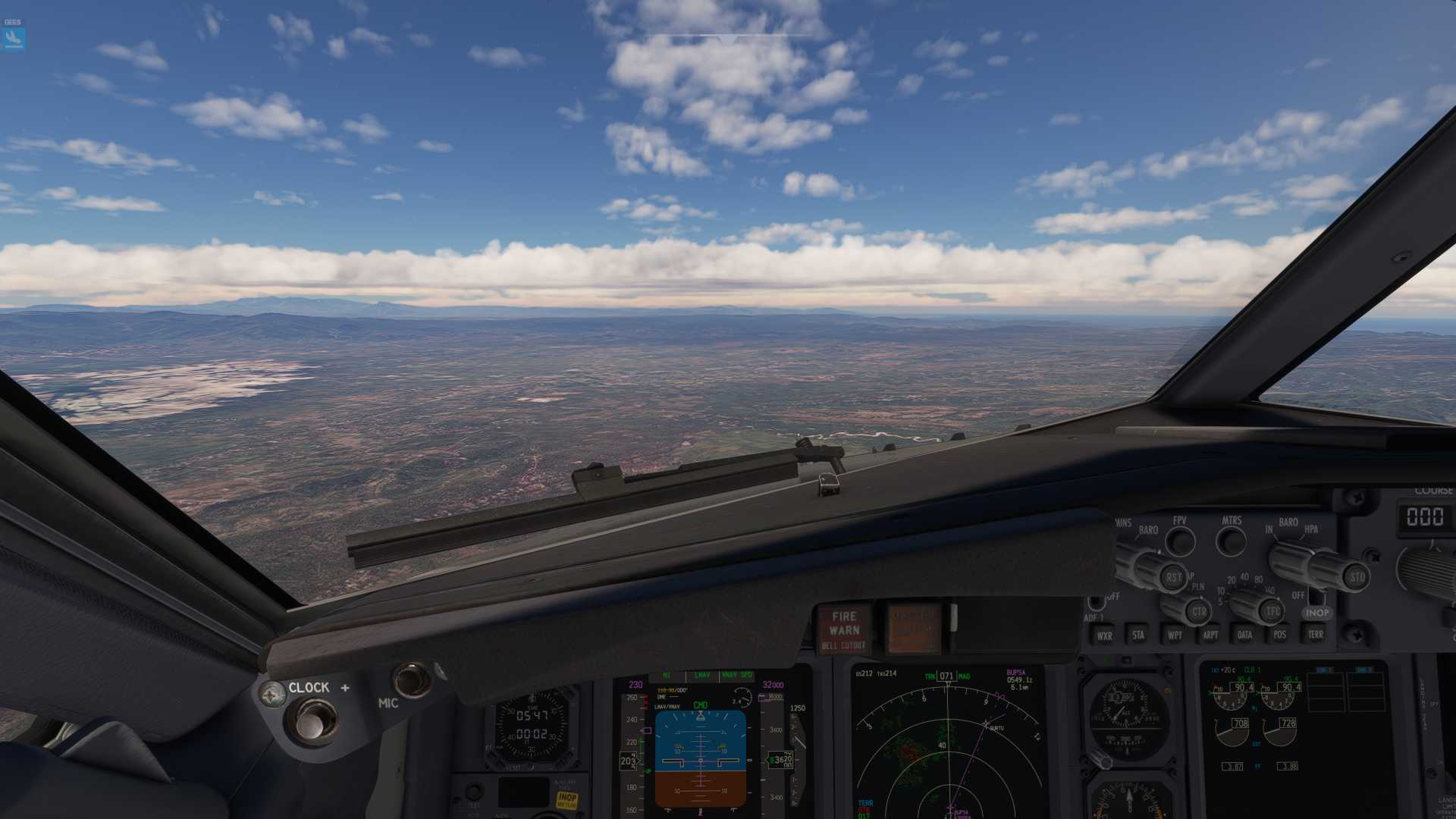This screenshot has width=1456, height=819.
Task: Toggle the DATA map button
Action: point(1244,635)
